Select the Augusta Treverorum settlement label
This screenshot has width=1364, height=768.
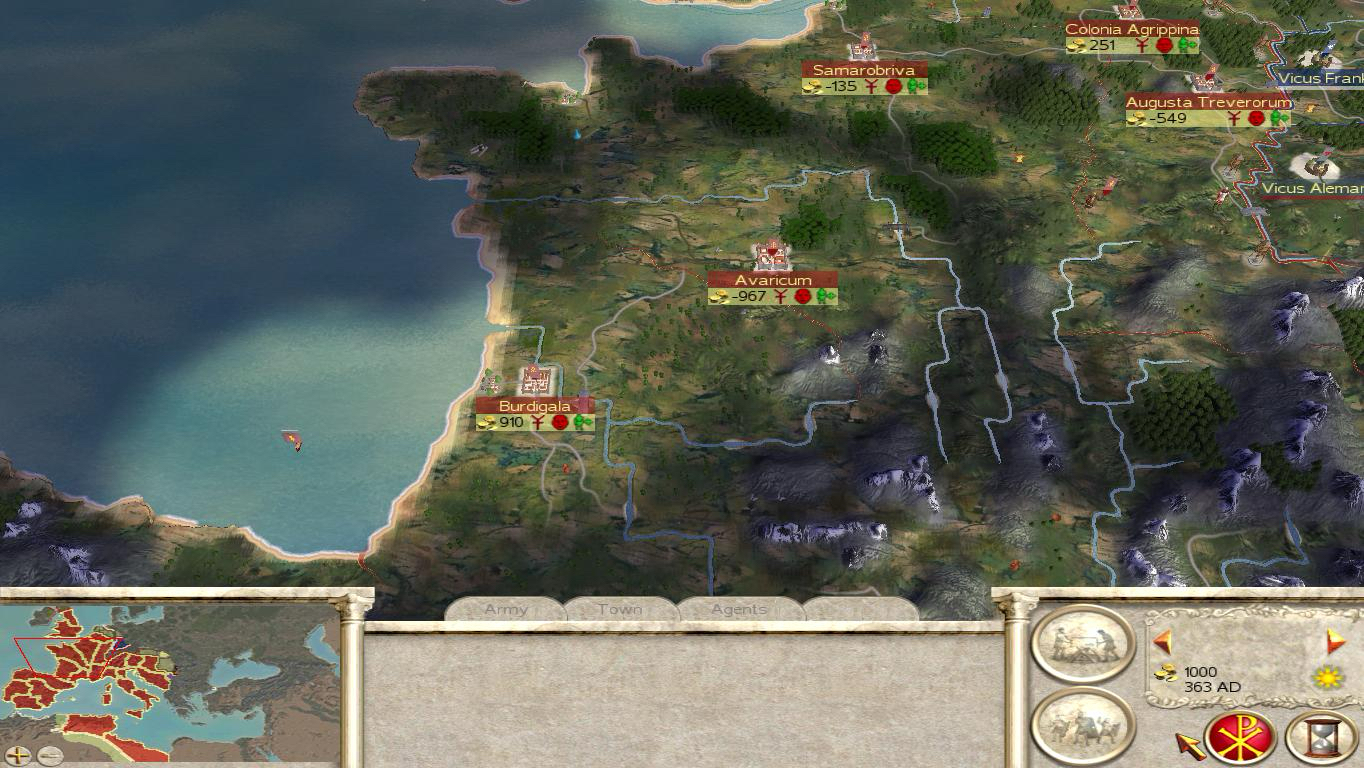[1208, 102]
